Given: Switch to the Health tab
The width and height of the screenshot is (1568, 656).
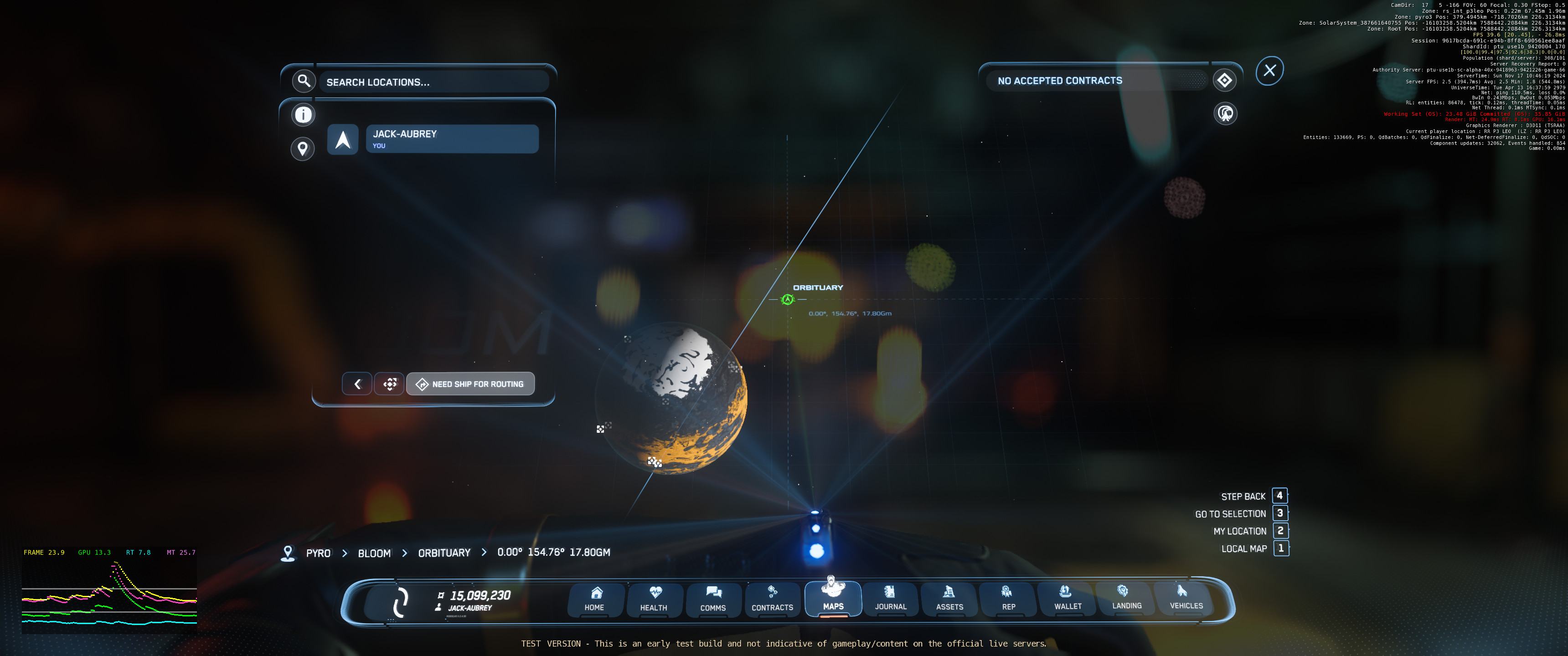Looking at the screenshot, I should point(654,599).
